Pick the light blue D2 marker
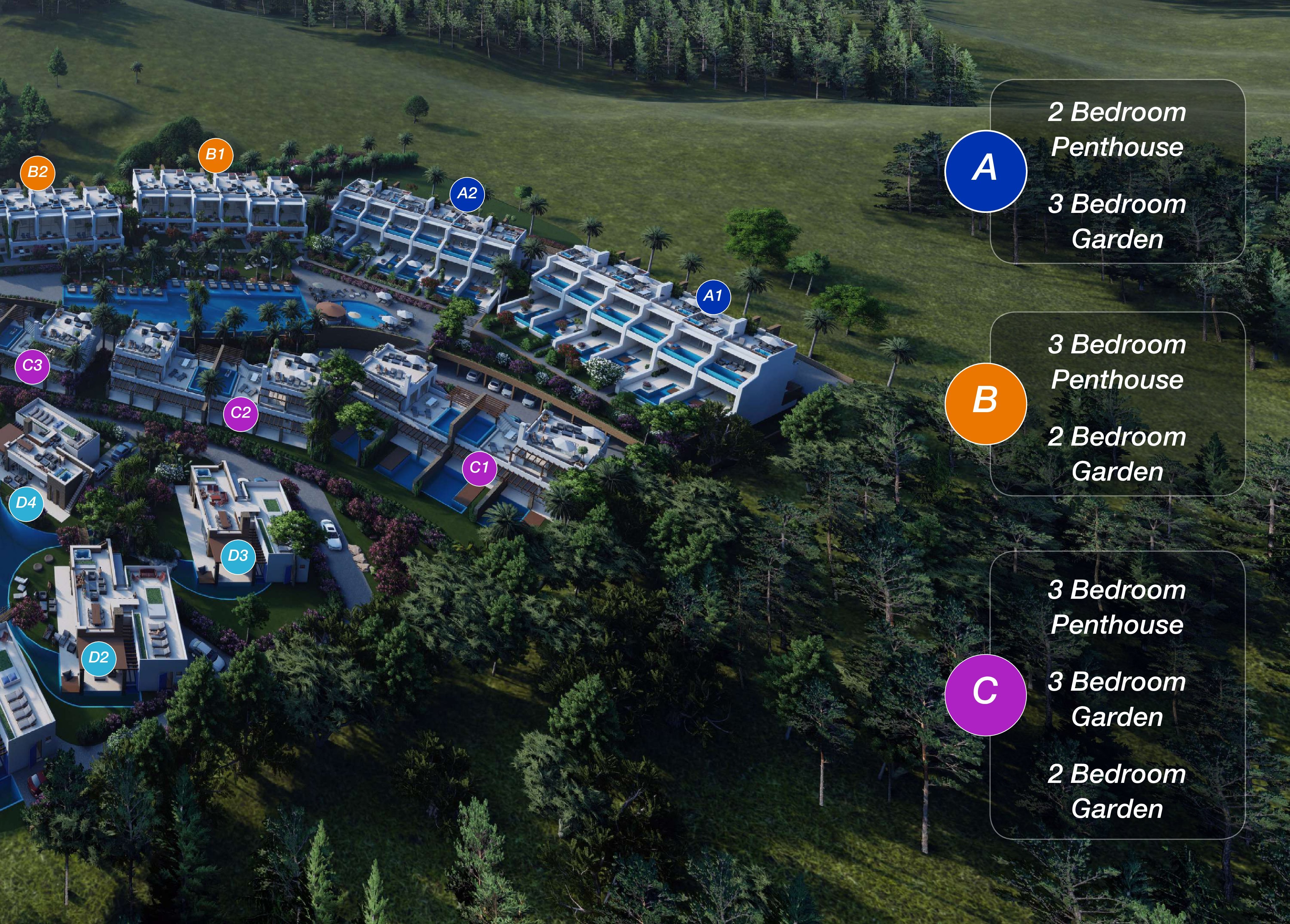 coord(99,658)
